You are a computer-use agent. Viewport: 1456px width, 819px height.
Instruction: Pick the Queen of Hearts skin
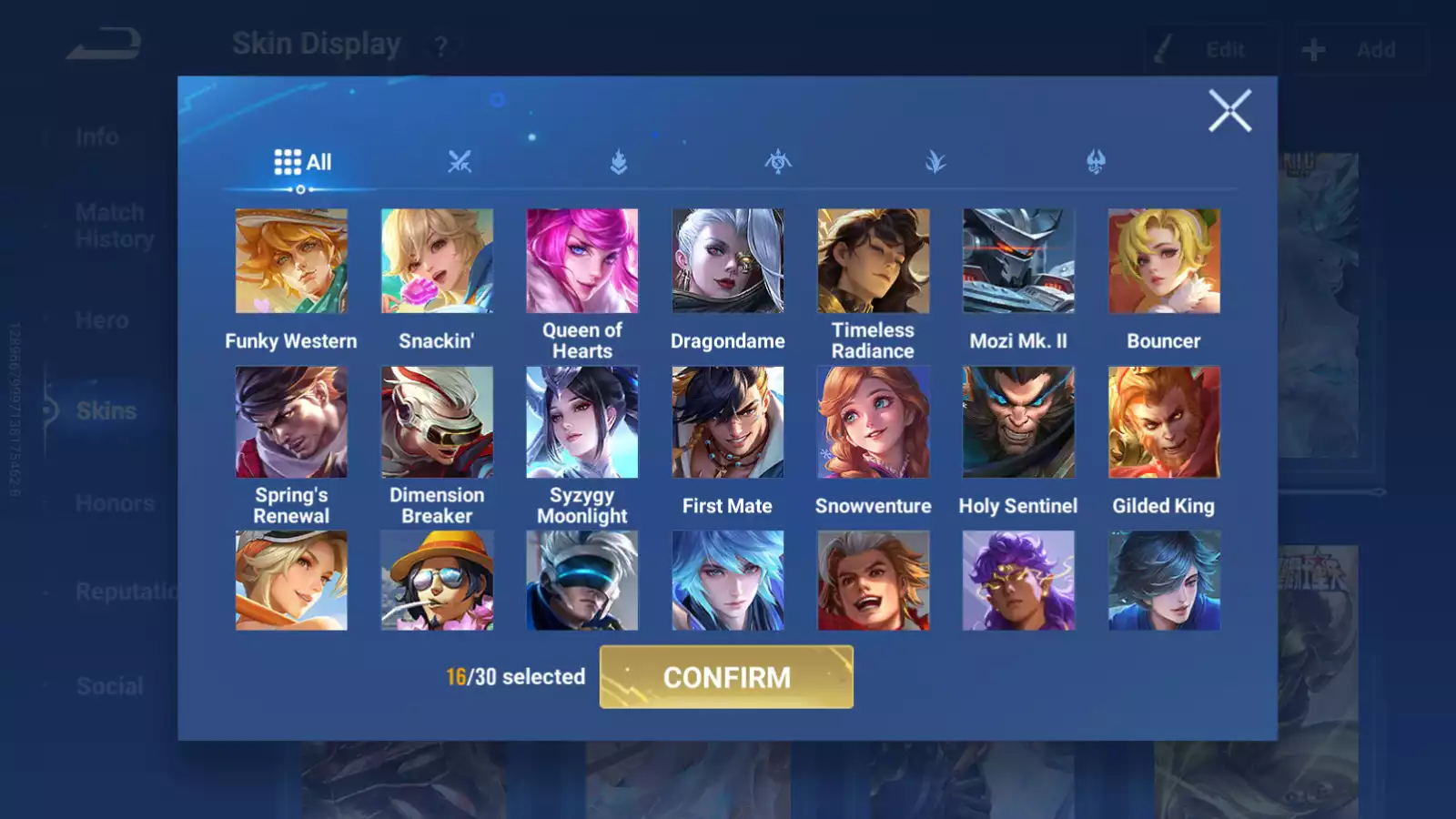click(582, 261)
